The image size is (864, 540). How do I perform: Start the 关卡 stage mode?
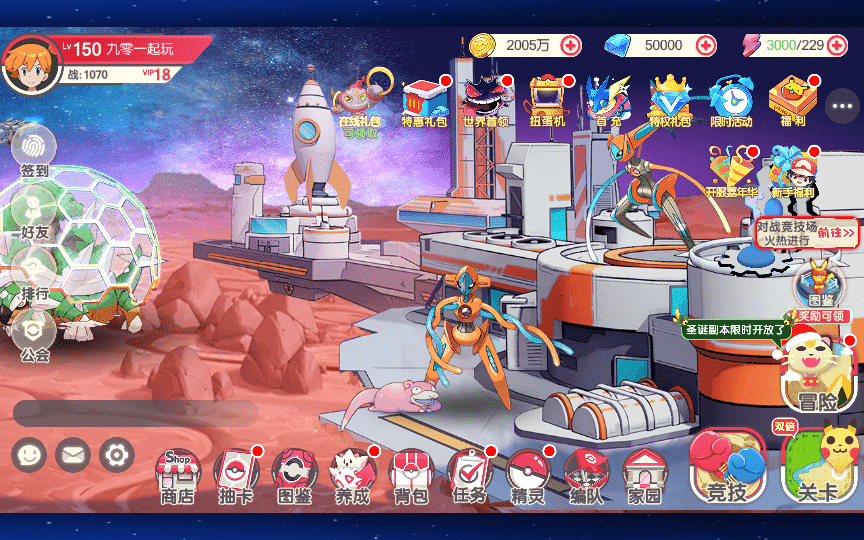tap(819, 467)
